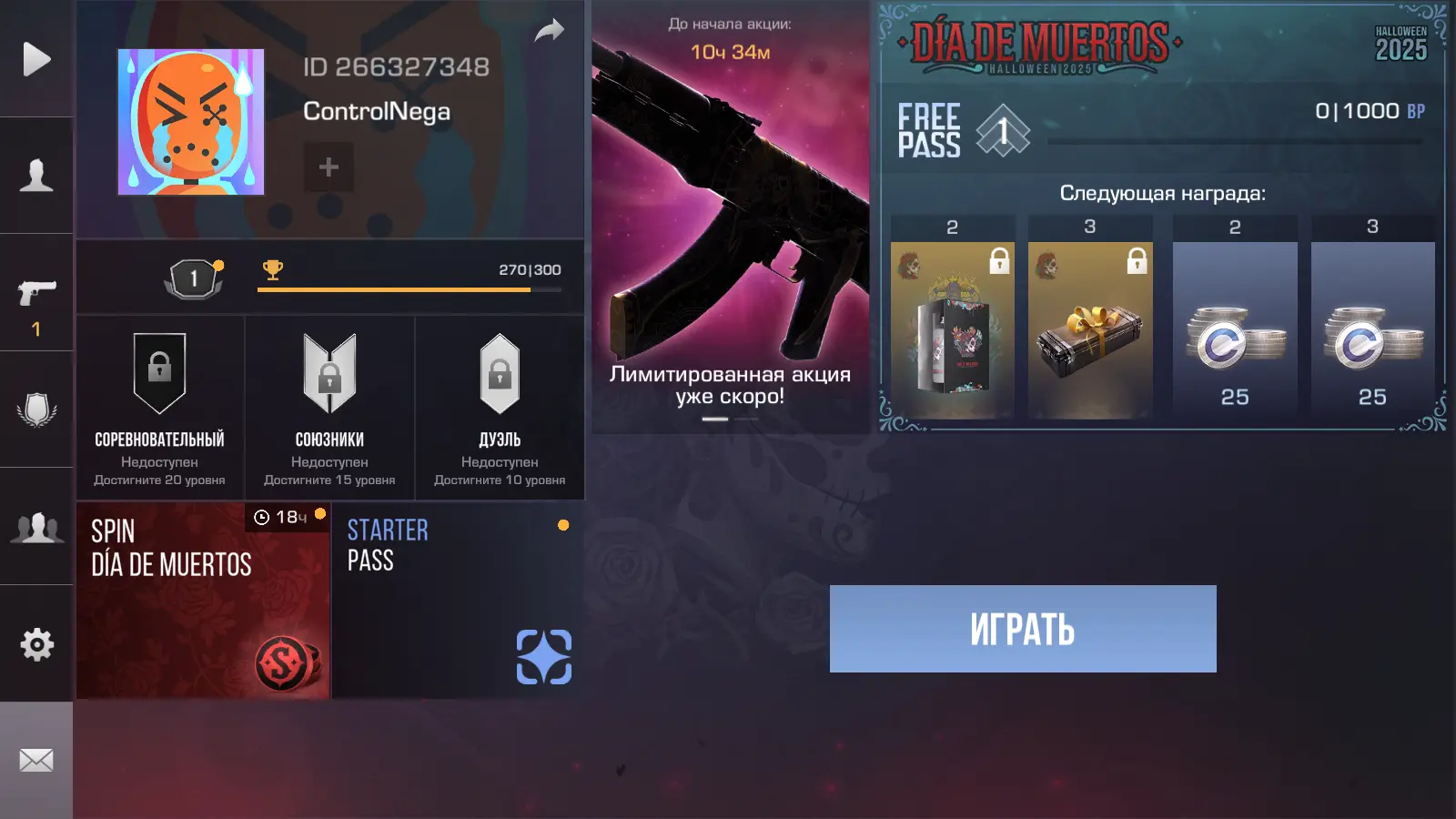Click the ControlNega player avatar
The height and width of the screenshot is (819, 1456).
(x=191, y=122)
